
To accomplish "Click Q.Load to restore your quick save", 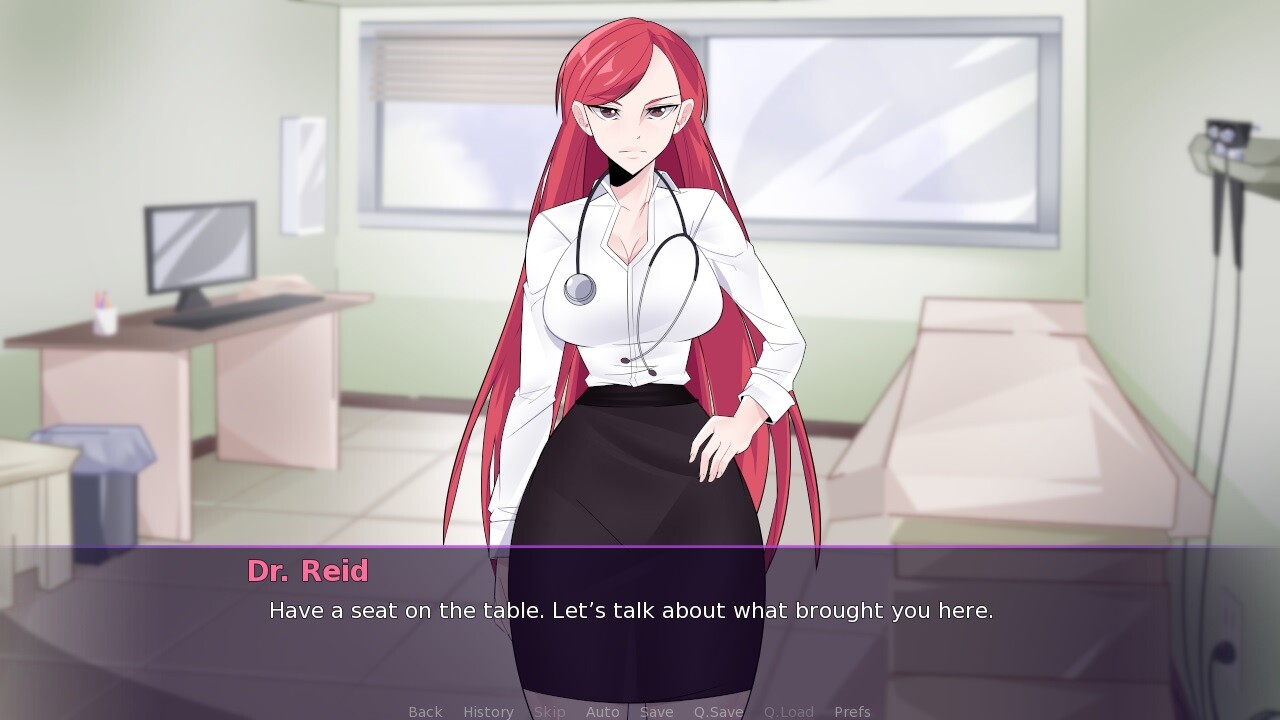I will coord(787,711).
